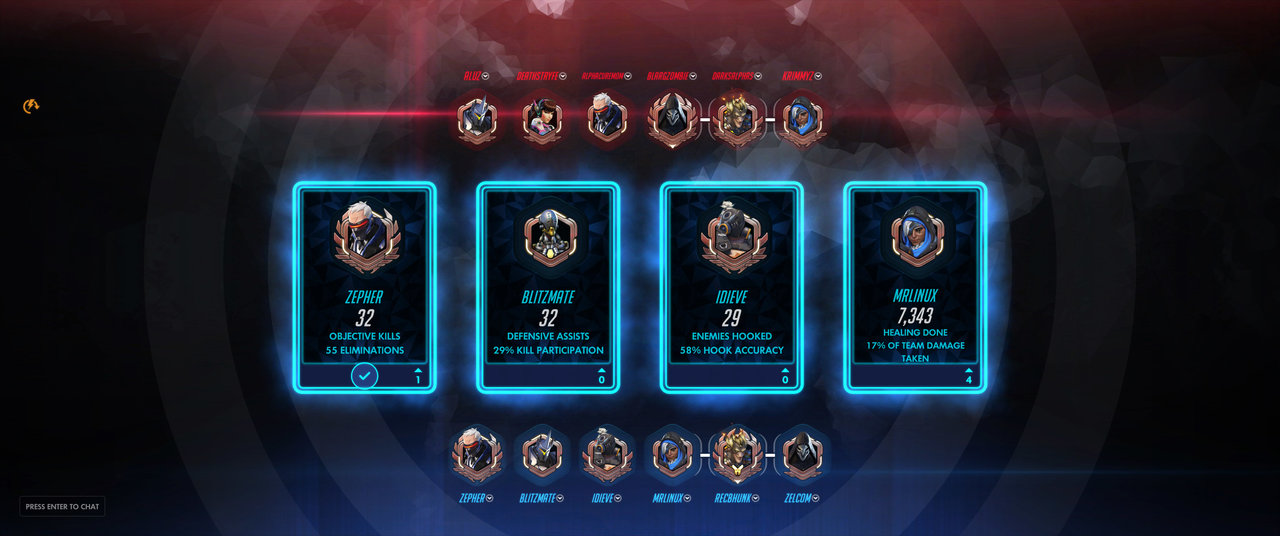
Task: Click the orange icon on the left edge
Action: click(31, 106)
